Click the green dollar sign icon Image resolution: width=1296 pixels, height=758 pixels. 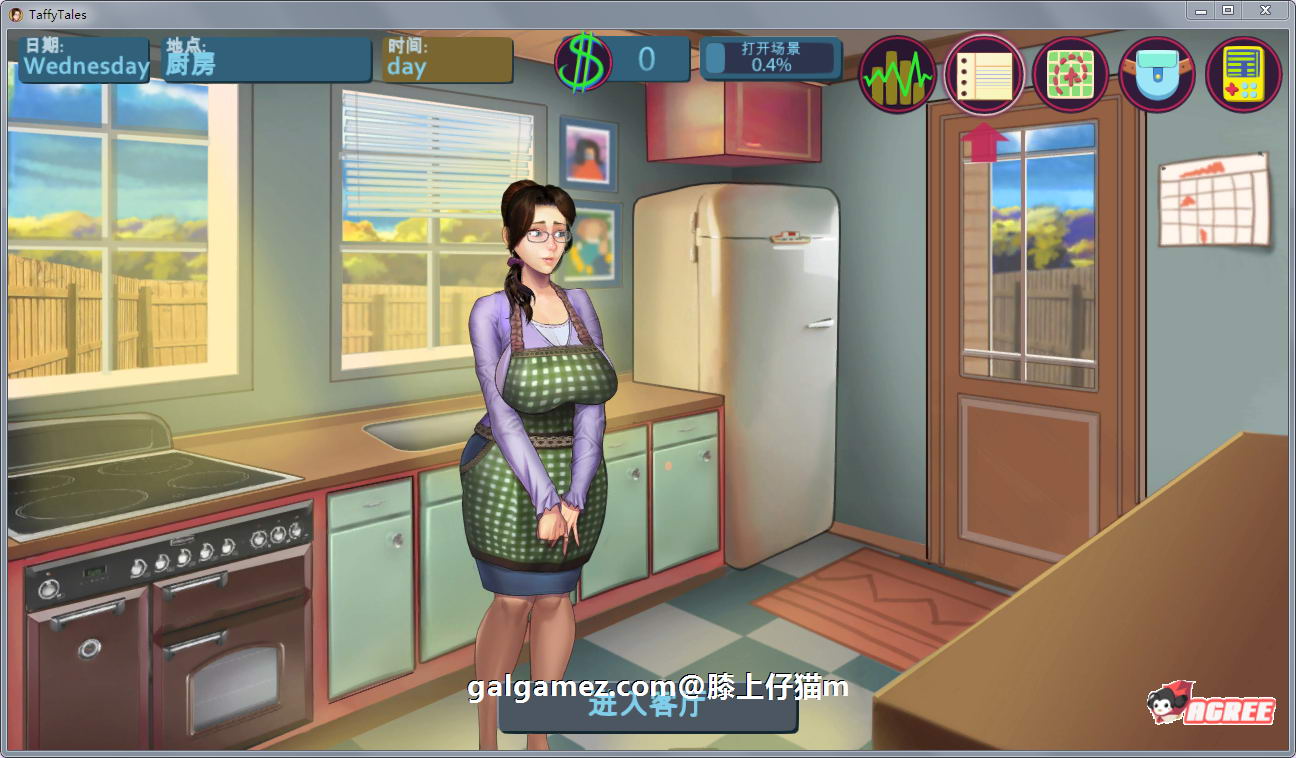pyautogui.click(x=583, y=58)
